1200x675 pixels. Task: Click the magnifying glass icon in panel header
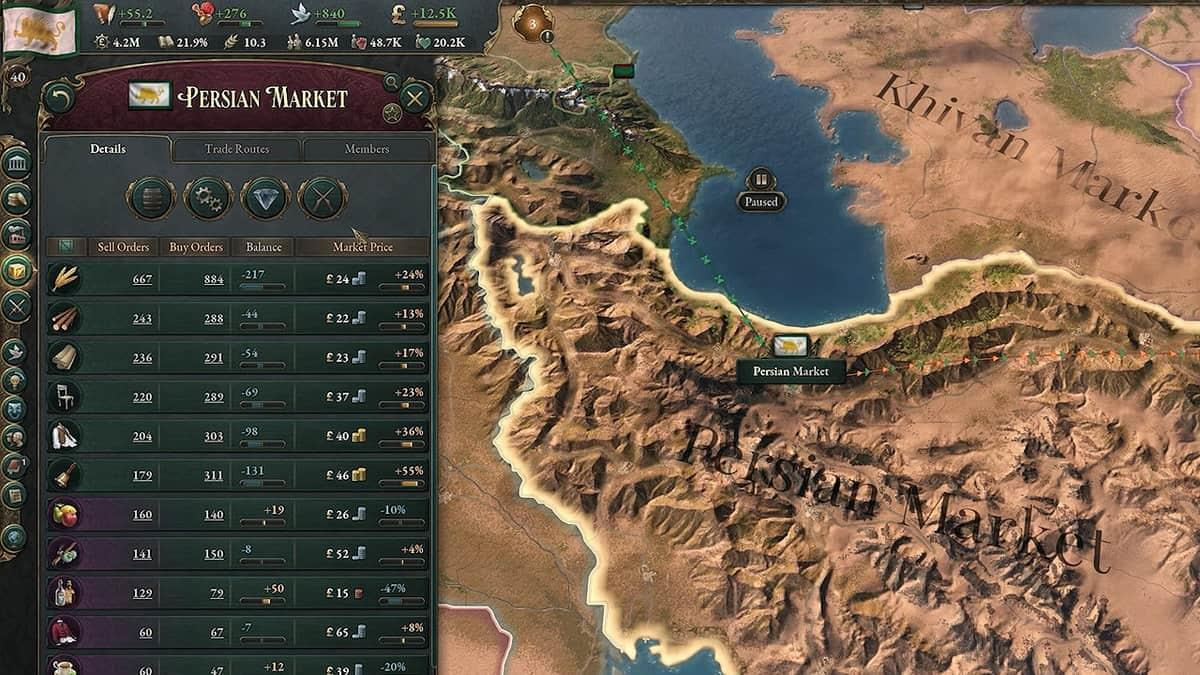click(392, 82)
